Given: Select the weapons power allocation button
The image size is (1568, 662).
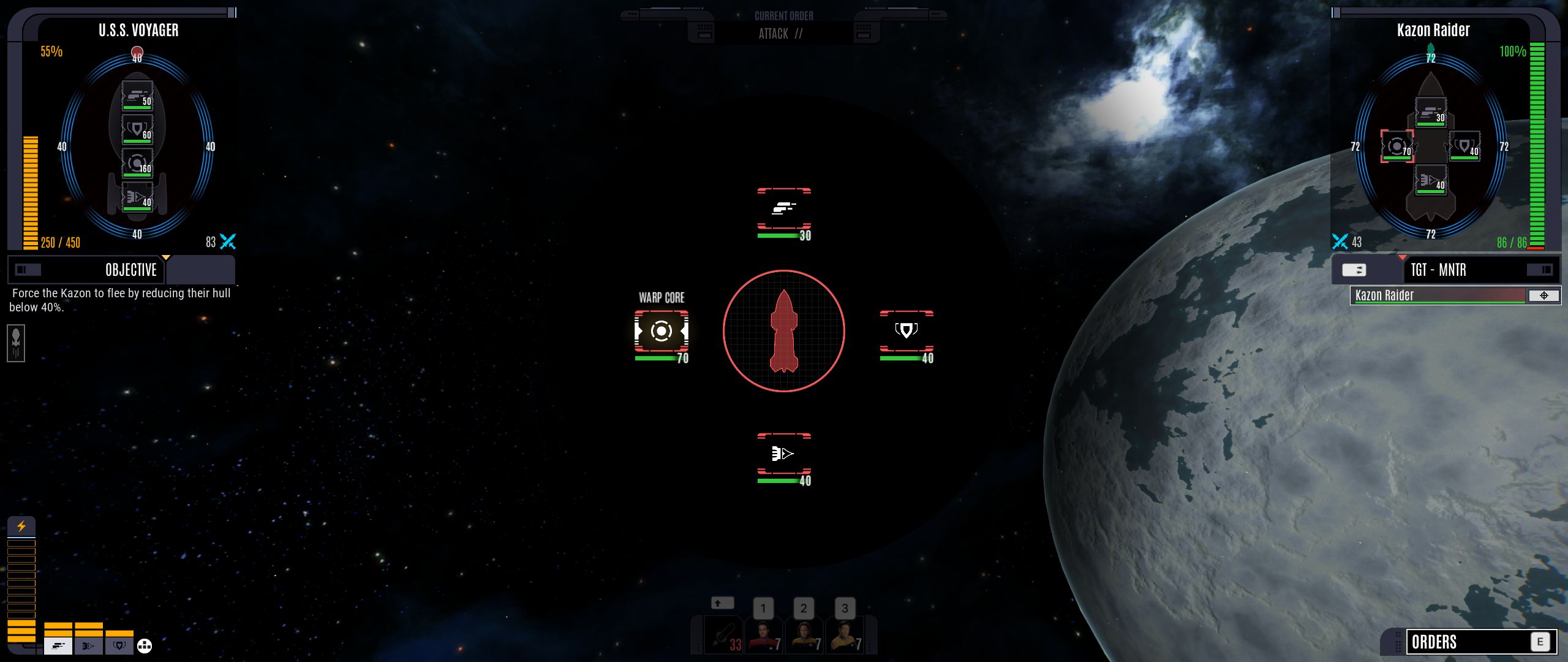Looking at the screenshot, I should (x=58, y=645).
